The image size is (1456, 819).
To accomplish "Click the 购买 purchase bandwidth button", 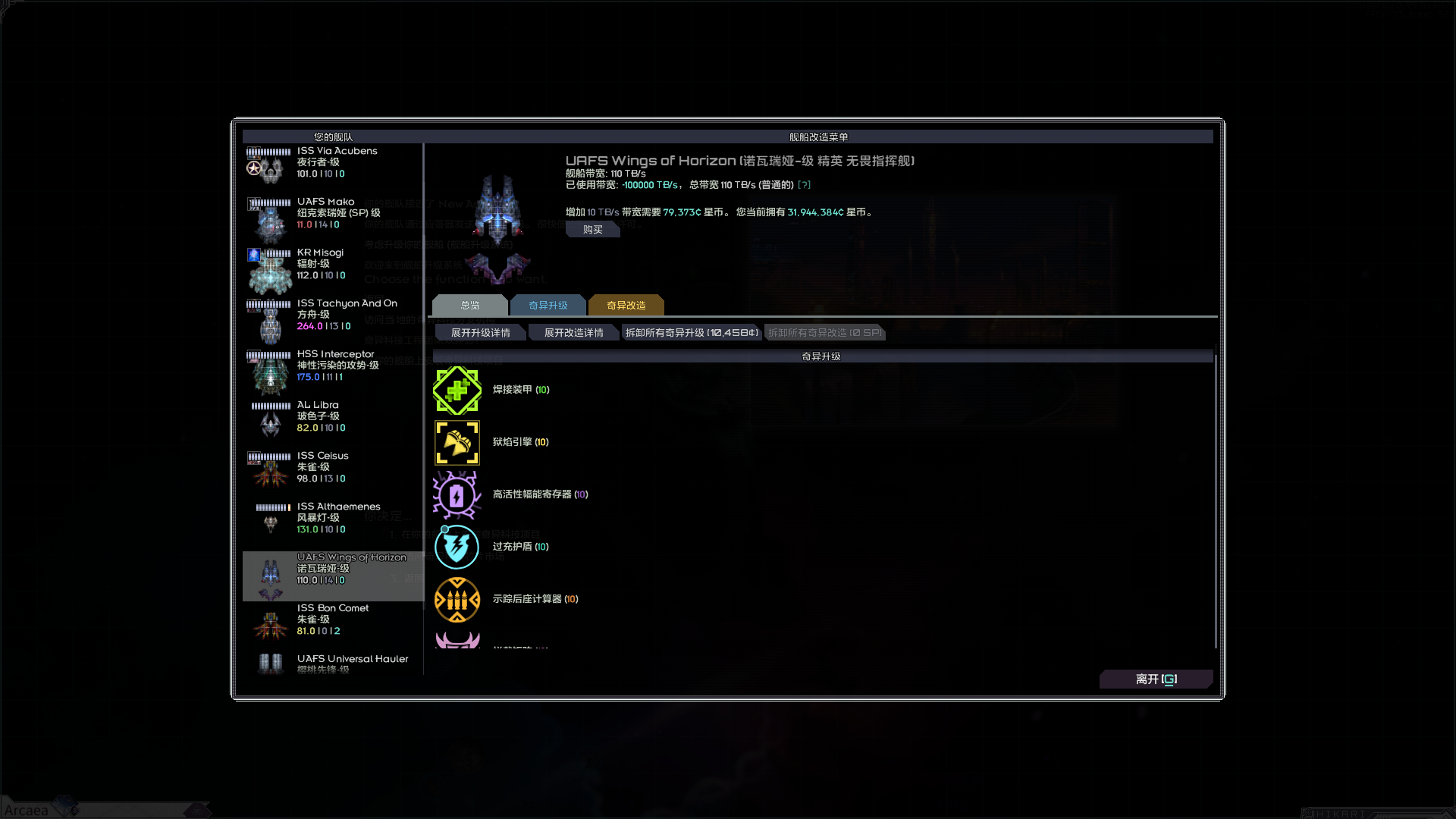I will point(592,230).
